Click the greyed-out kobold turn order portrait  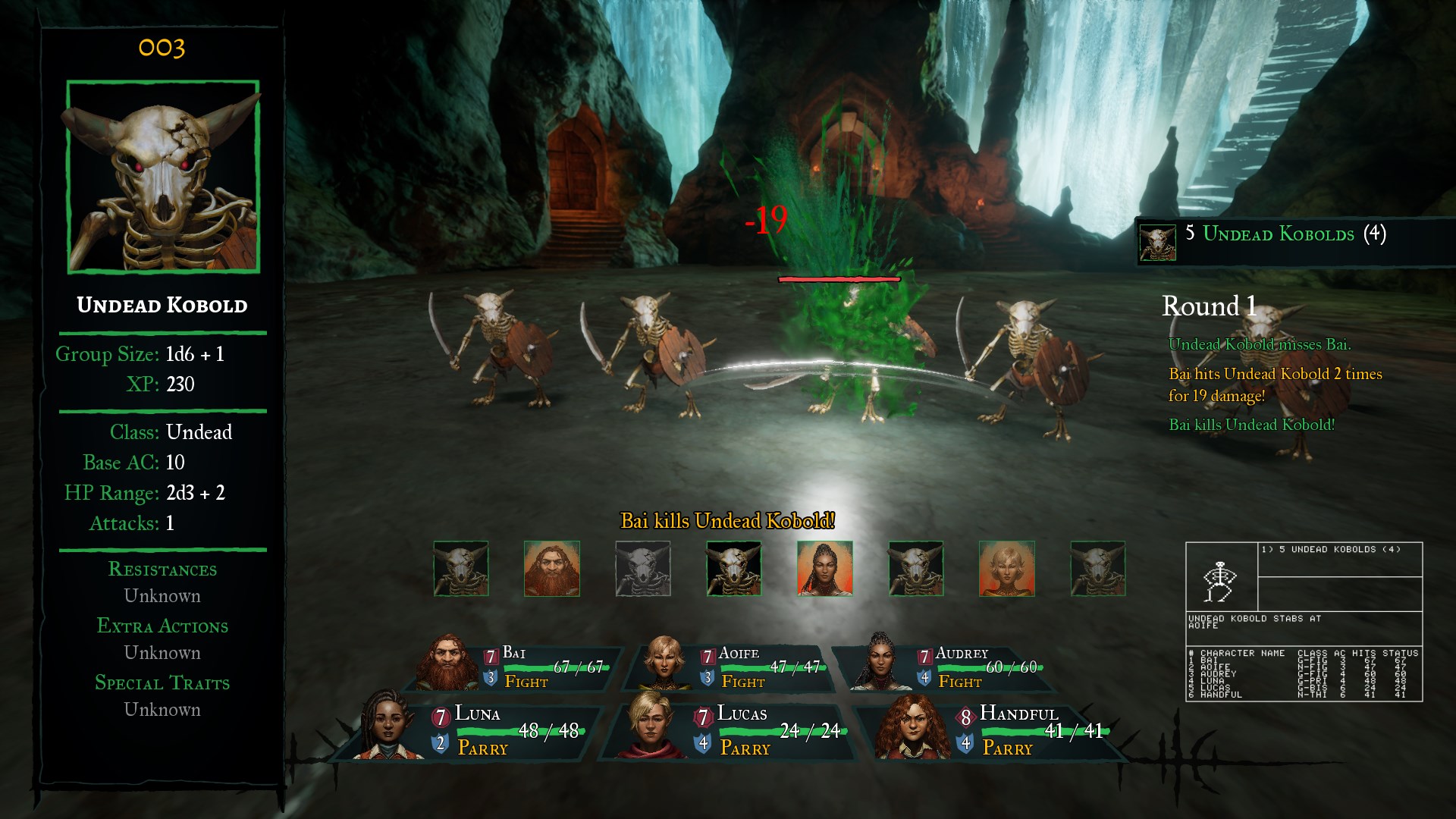coord(643,569)
